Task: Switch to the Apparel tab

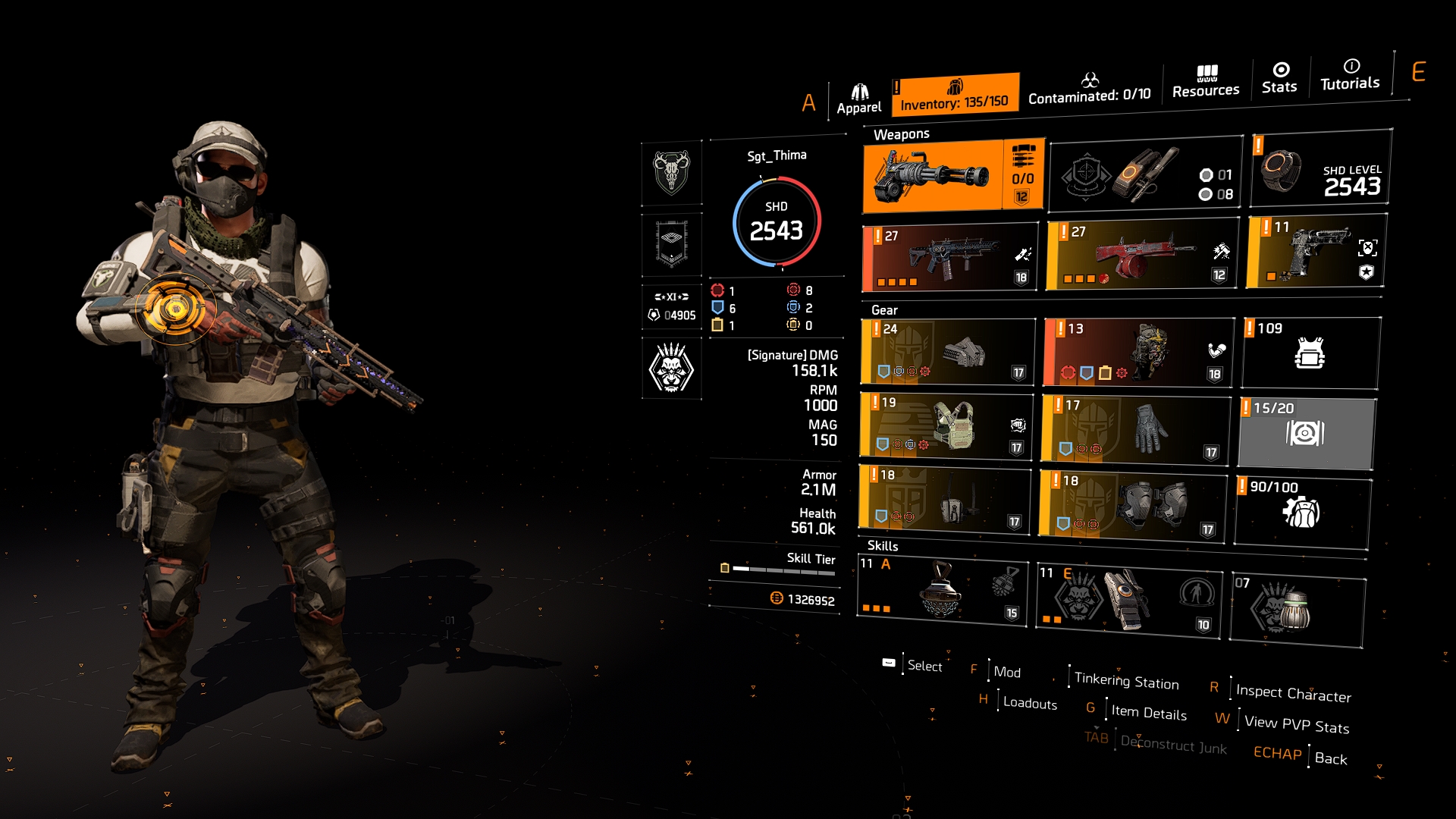Action: [858, 99]
